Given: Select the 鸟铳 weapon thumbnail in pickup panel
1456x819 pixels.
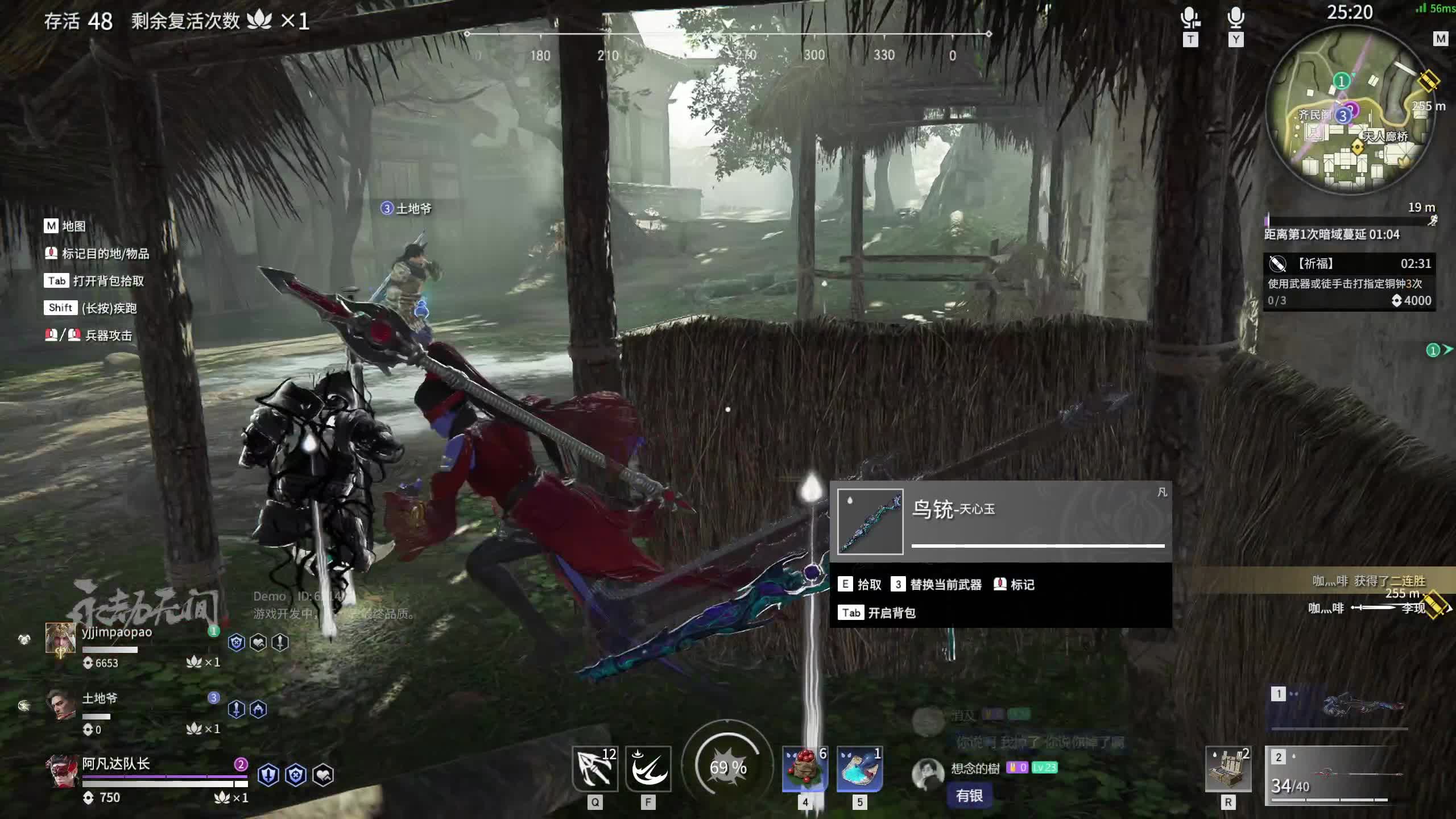Looking at the screenshot, I should [x=870, y=521].
